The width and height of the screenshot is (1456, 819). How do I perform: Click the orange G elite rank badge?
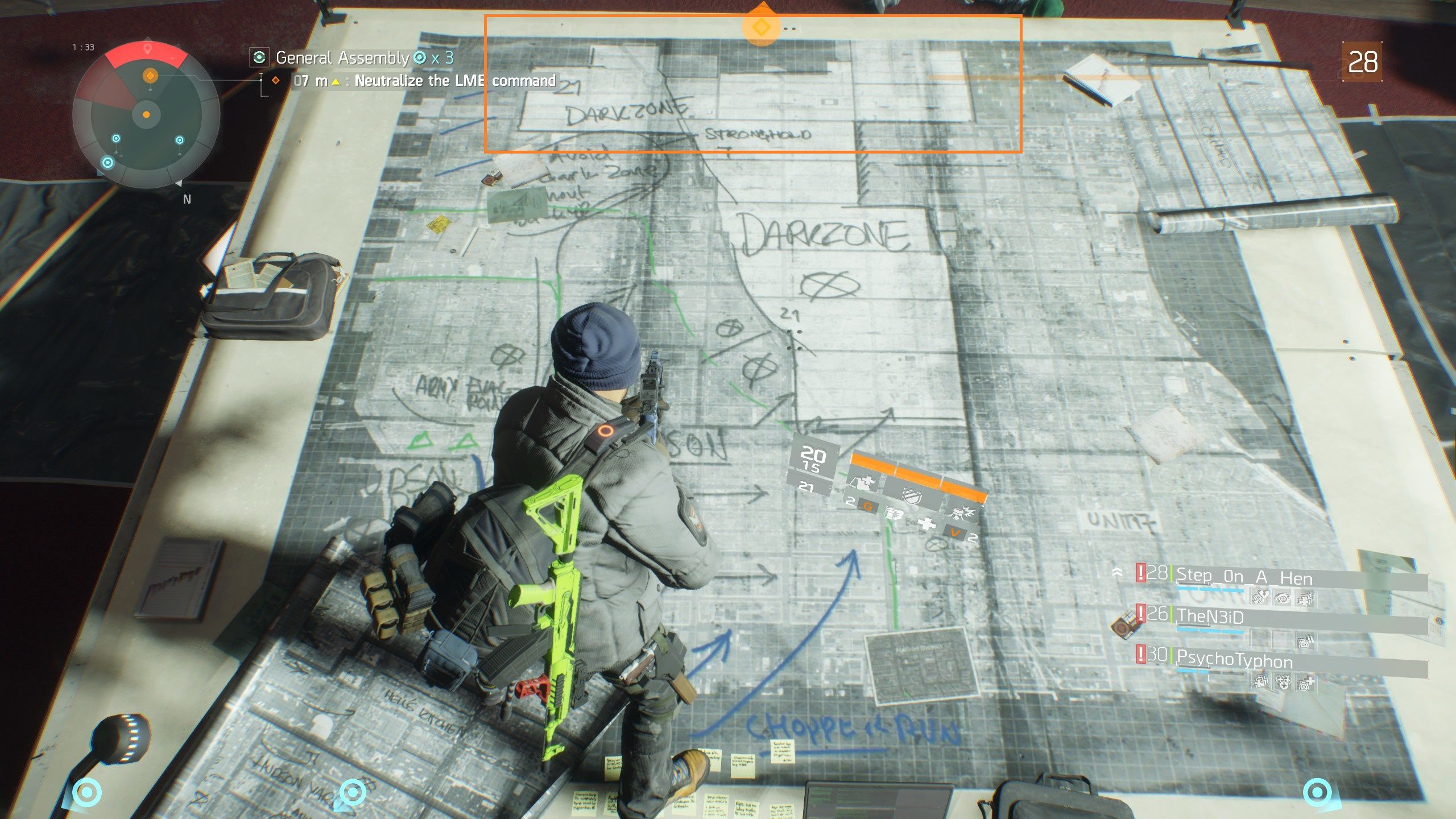pyautogui.click(x=869, y=507)
